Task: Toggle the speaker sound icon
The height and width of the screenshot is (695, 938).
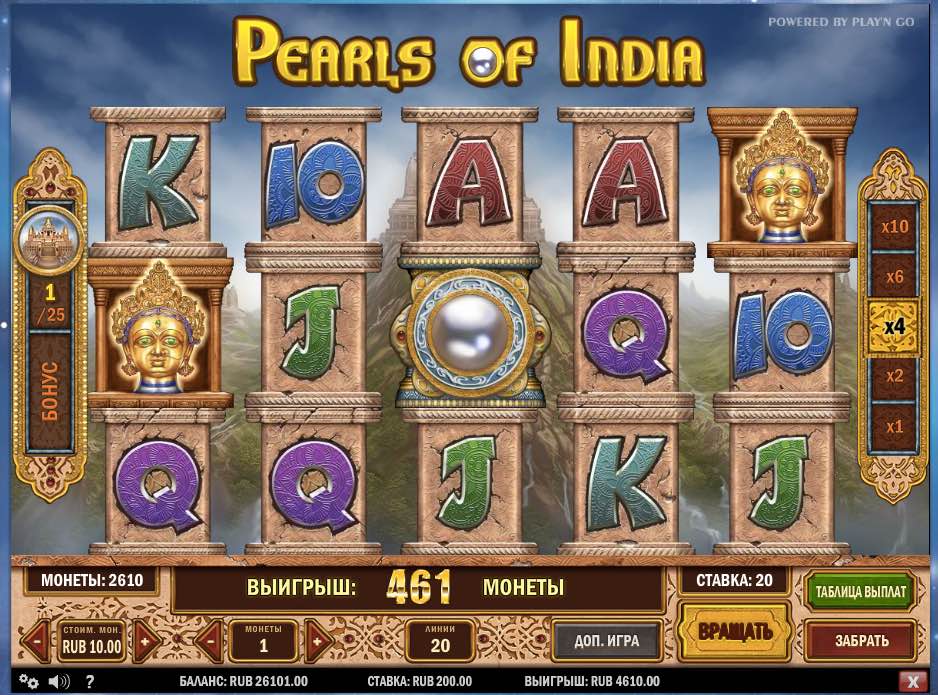Action: 58,682
